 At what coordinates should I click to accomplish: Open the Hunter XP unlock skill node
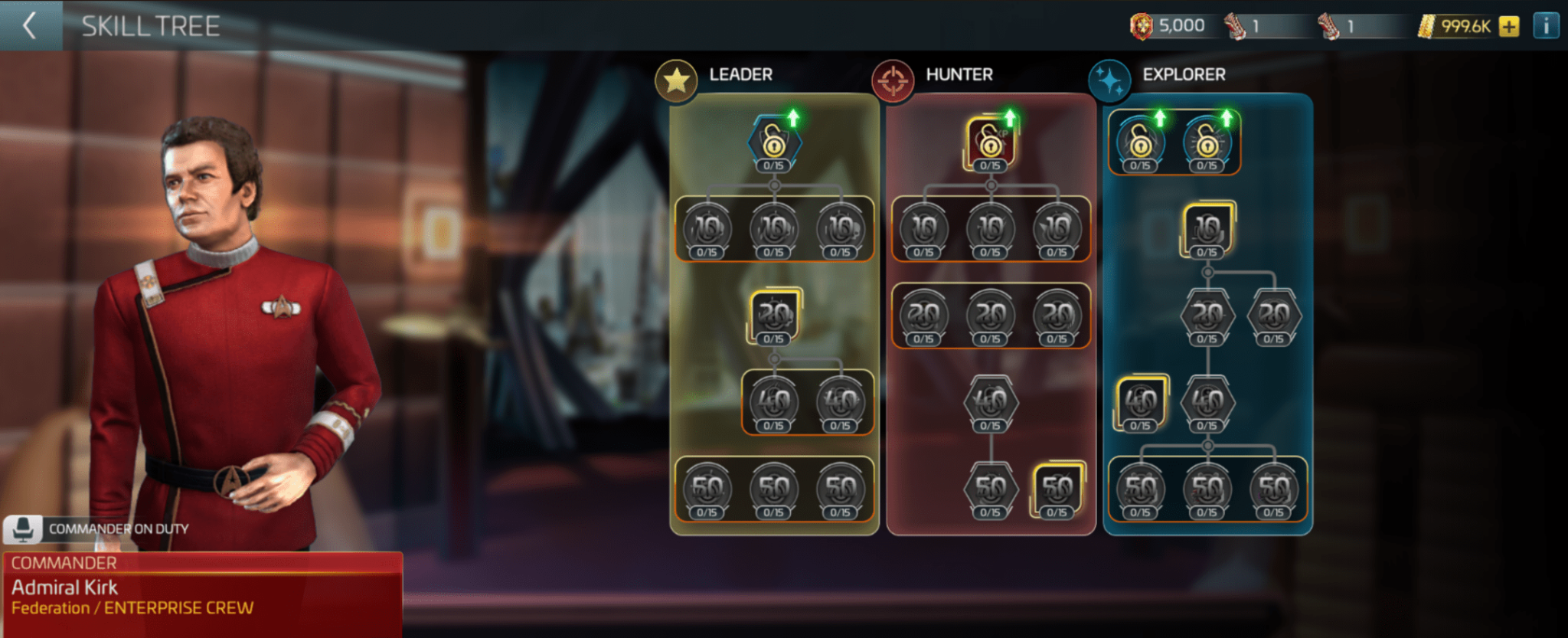pyautogui.click(x=990, y=142)
